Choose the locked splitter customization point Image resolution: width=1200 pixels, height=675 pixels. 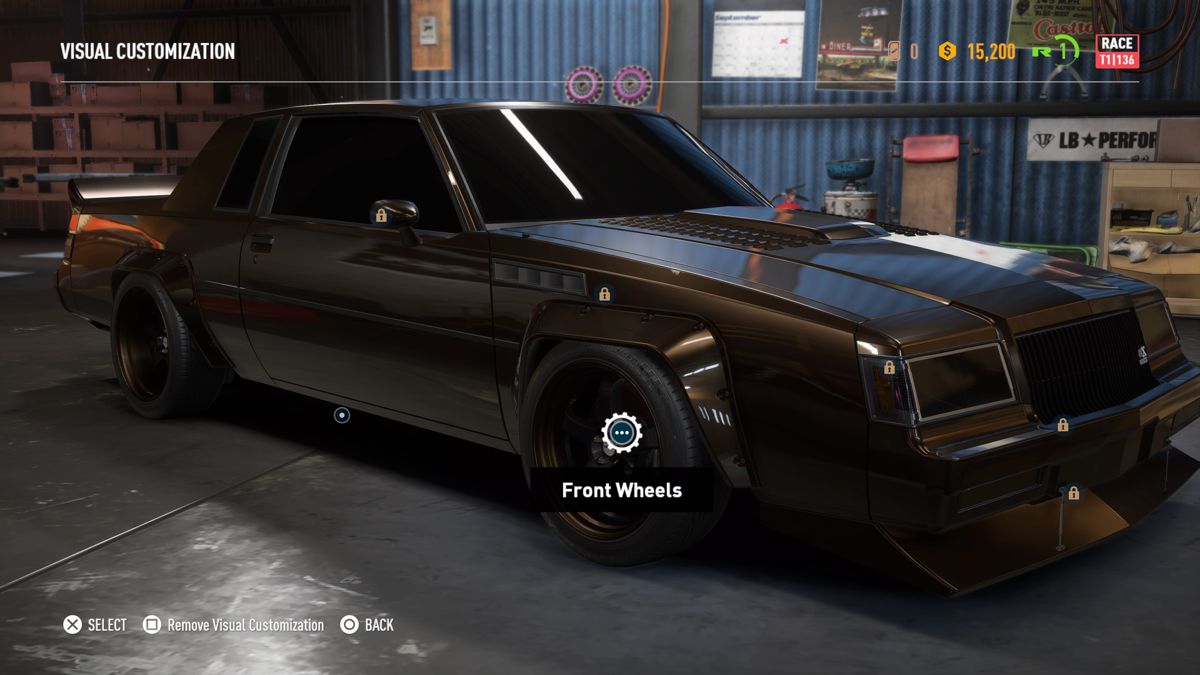(1074, 493)
